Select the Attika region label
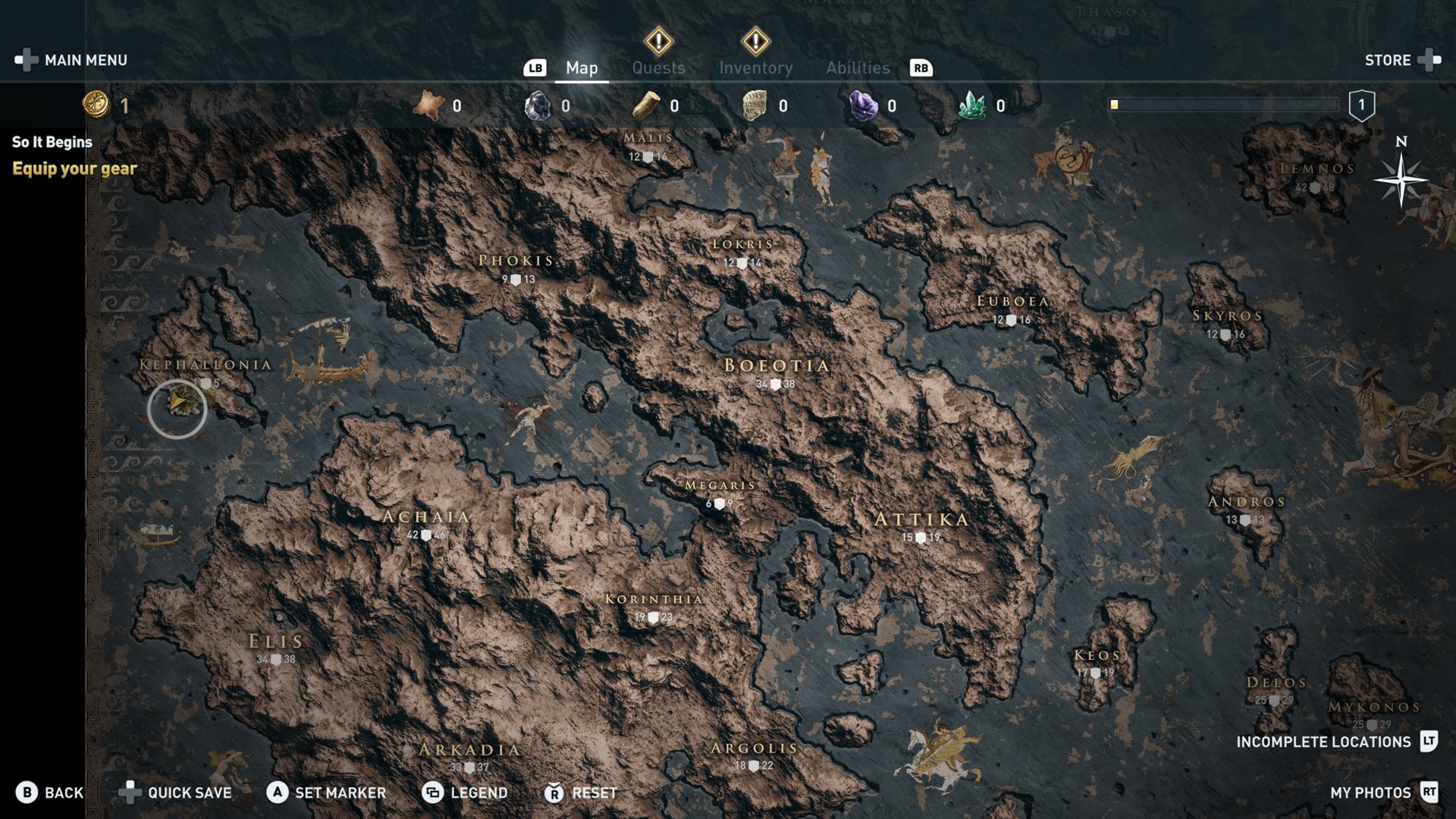1456x819 pixels. 921,519
